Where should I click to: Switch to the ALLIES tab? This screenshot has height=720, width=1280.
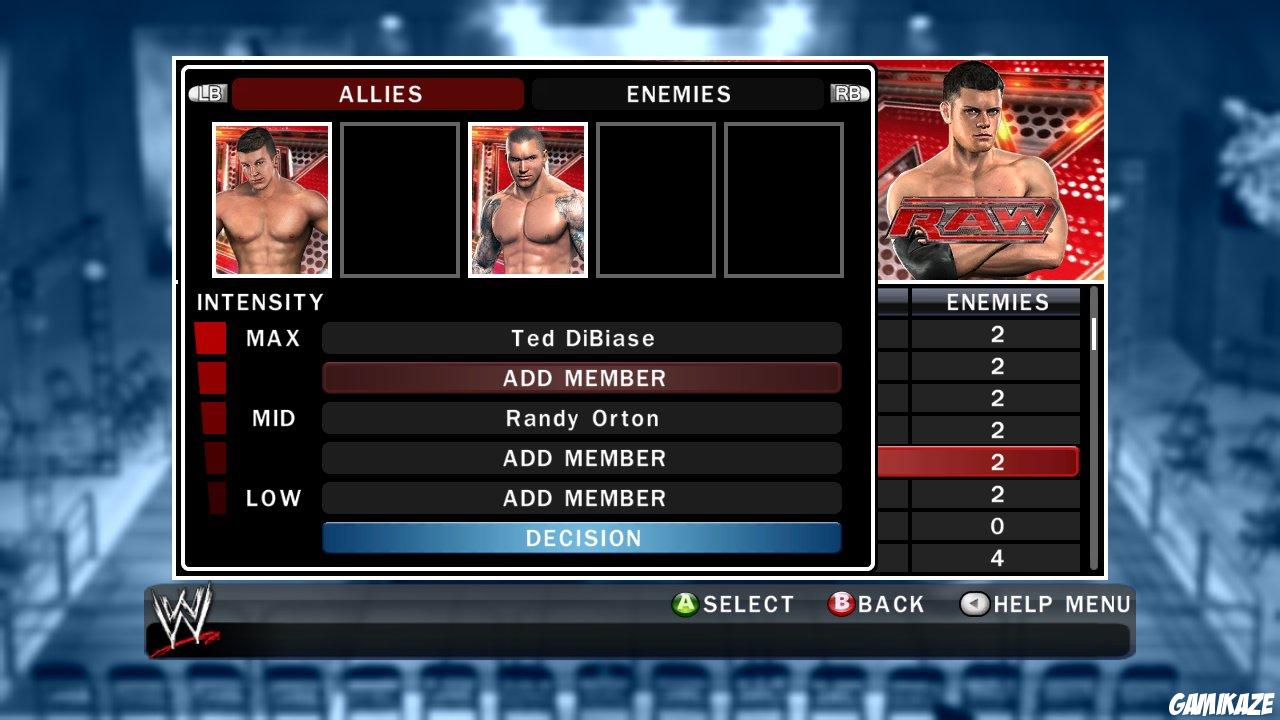point(378,94)
